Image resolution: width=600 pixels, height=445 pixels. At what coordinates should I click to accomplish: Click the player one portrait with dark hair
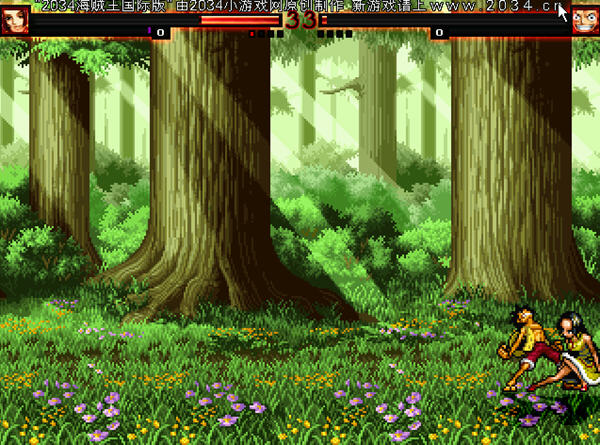point(14,21)
